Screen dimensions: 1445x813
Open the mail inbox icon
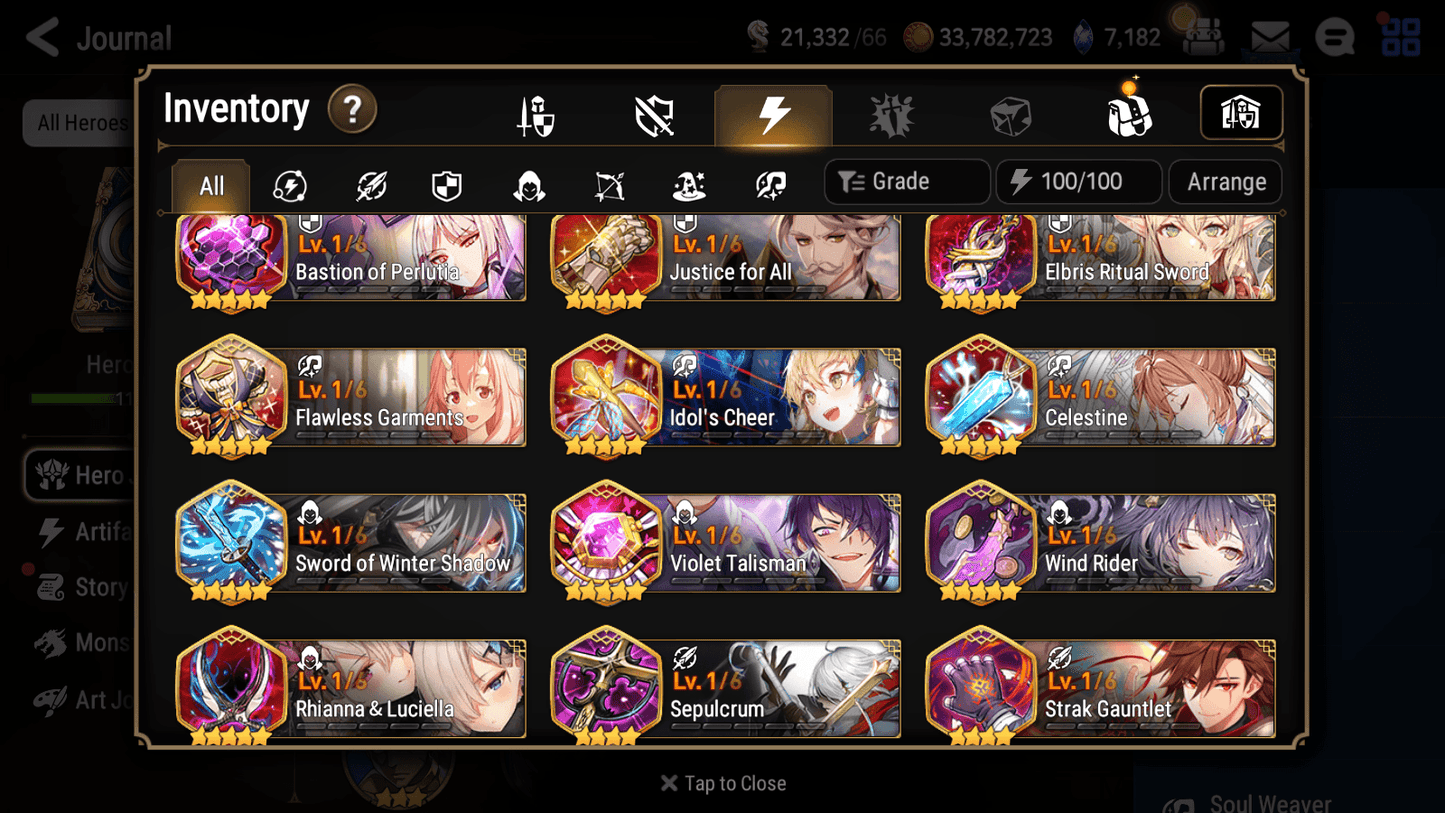(x=1270, y=36)
